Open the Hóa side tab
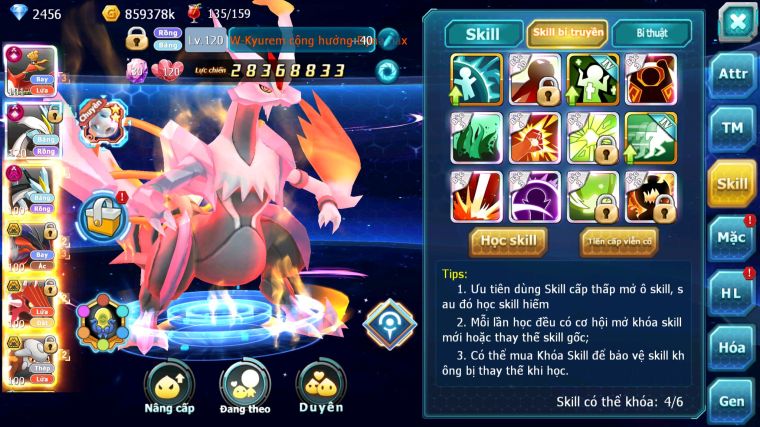Viewport: 760px width, 427px height. [732, 347]
